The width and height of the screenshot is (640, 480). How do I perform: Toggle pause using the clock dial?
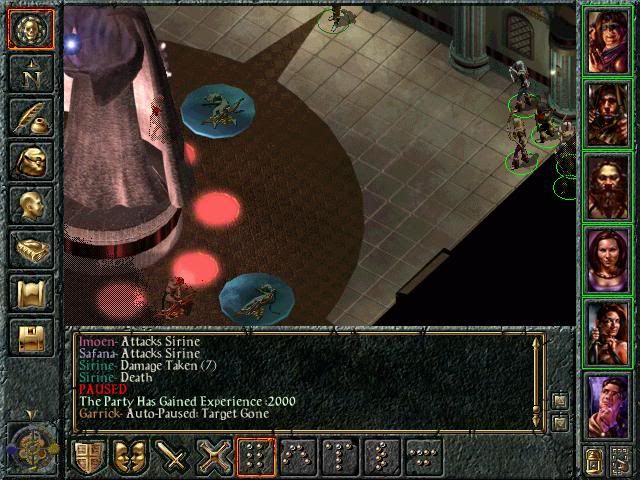point(32,445)
